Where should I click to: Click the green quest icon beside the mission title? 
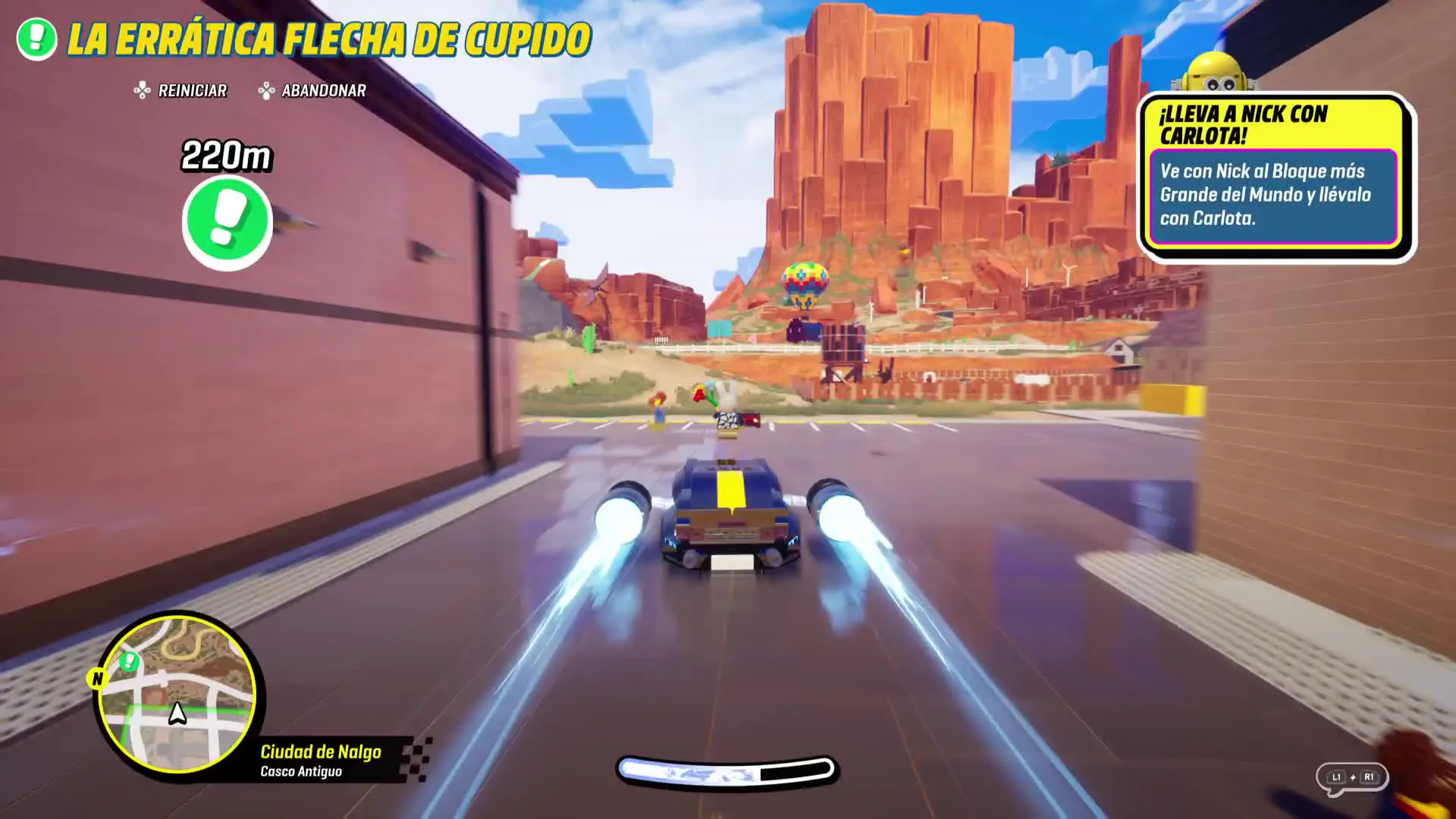36,39
